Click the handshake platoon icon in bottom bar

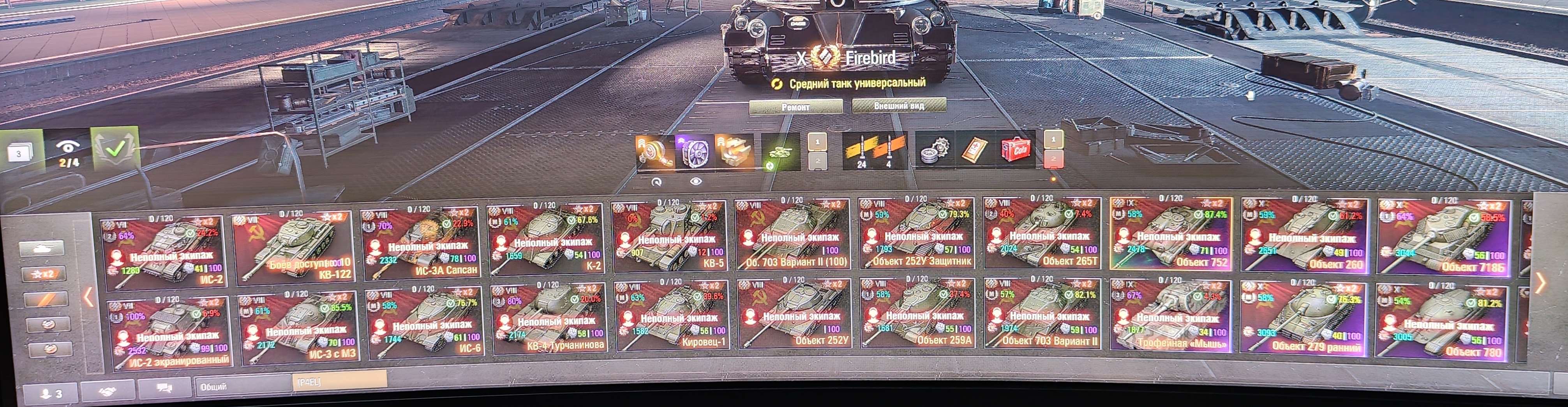(x=108, y=392)
